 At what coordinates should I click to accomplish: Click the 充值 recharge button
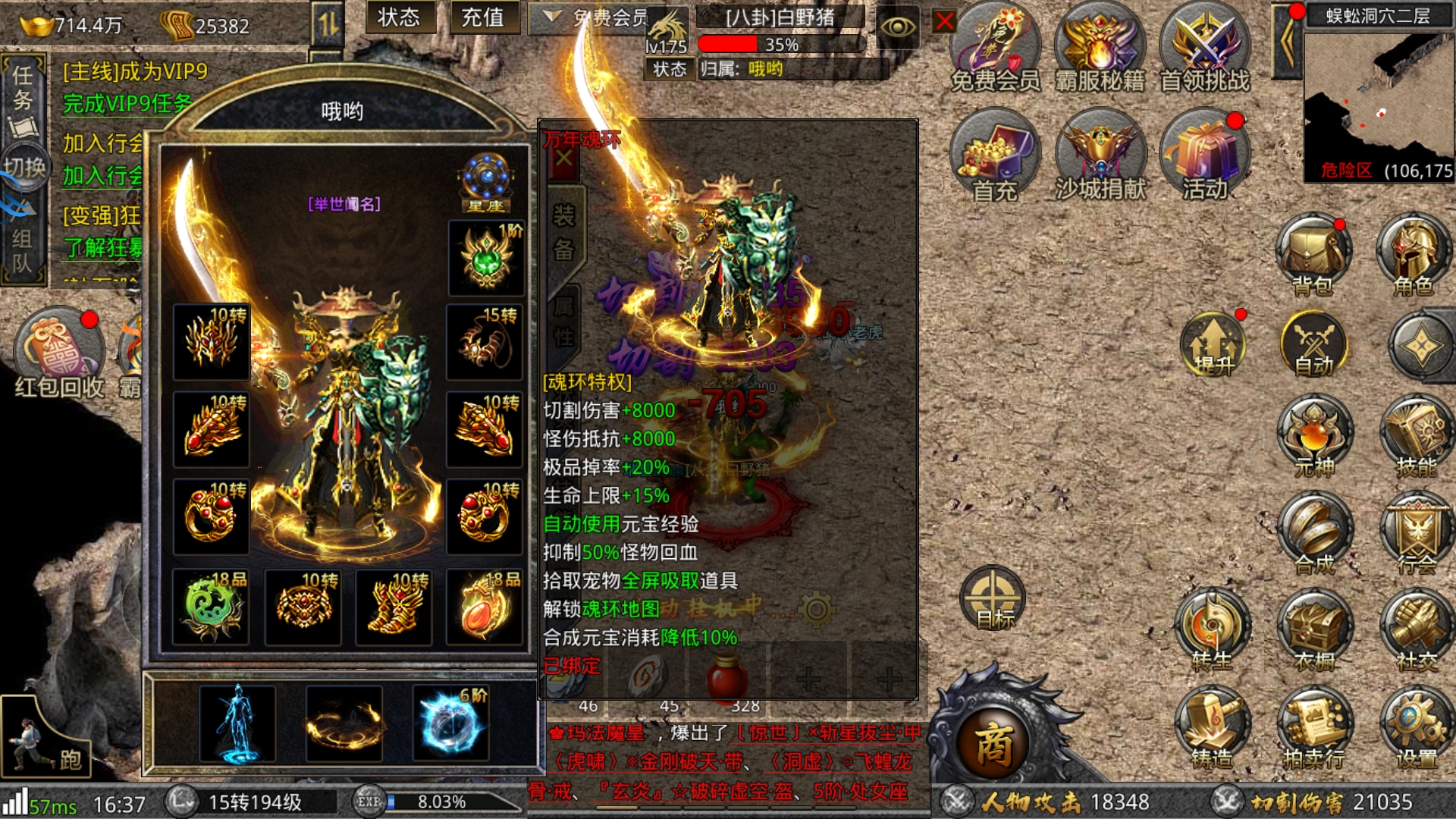tap(483, 17)
